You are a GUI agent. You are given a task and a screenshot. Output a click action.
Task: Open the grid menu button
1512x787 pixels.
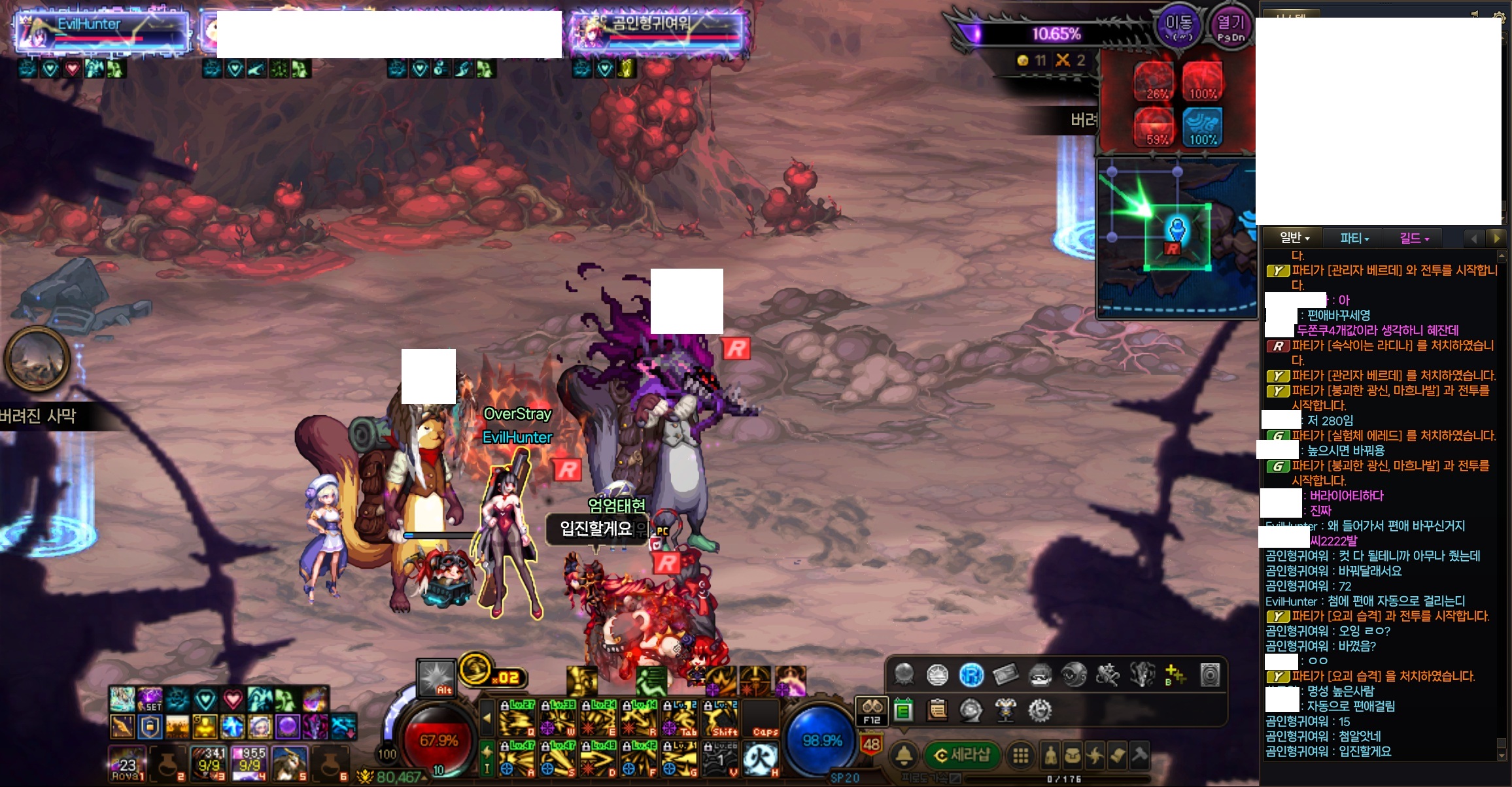tap(1020, 756)
